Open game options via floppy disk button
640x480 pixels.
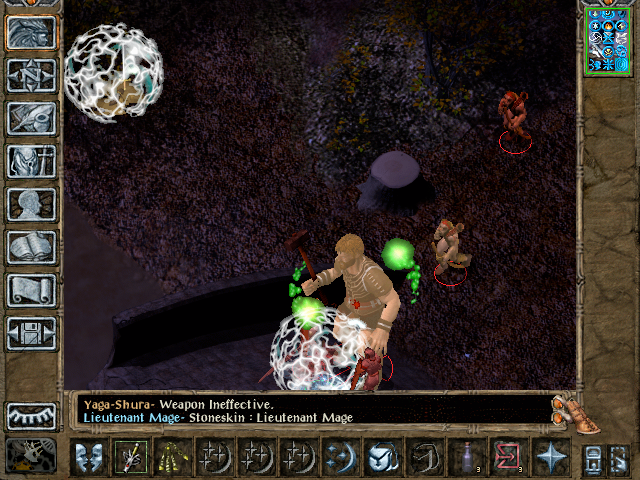[x=32, y=333]
